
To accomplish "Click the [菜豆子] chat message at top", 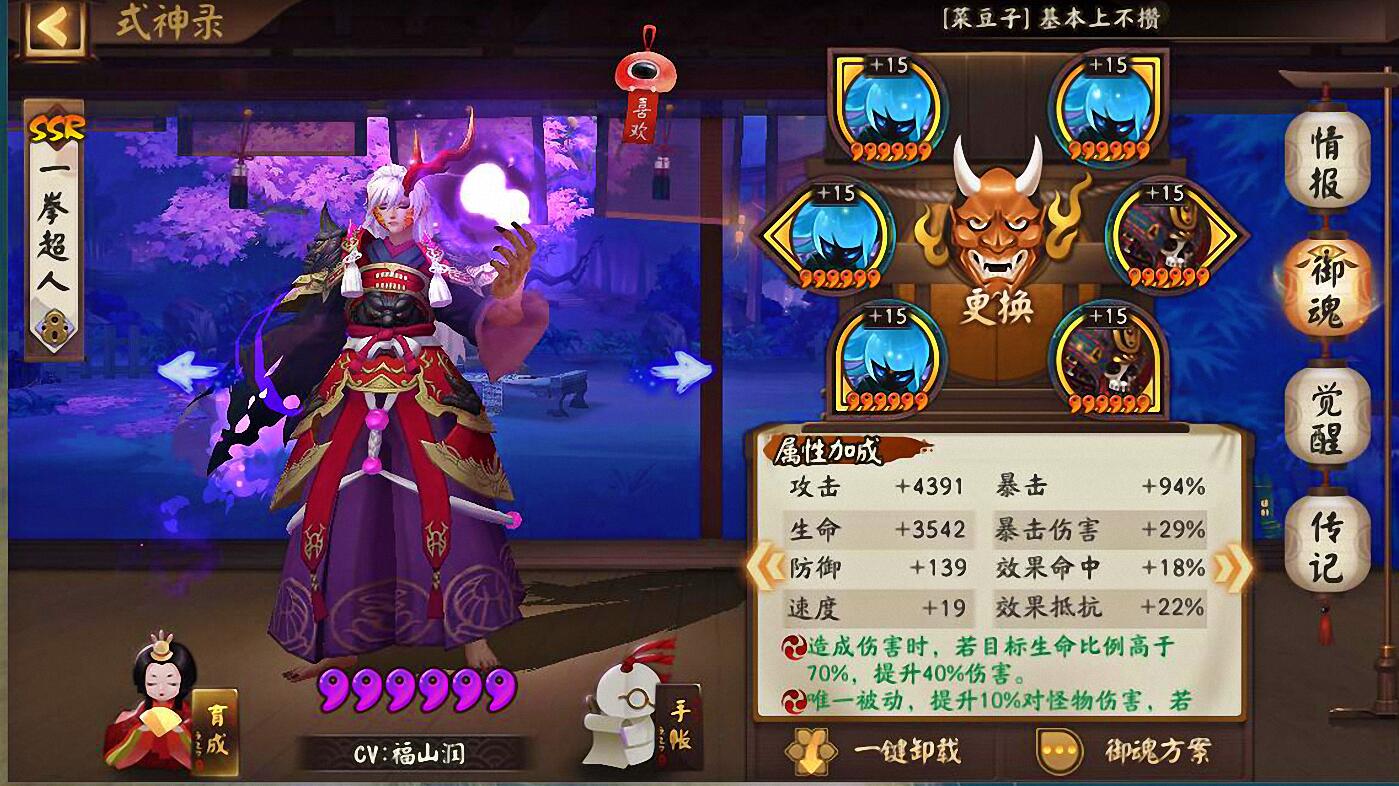I will [1050, 17].
